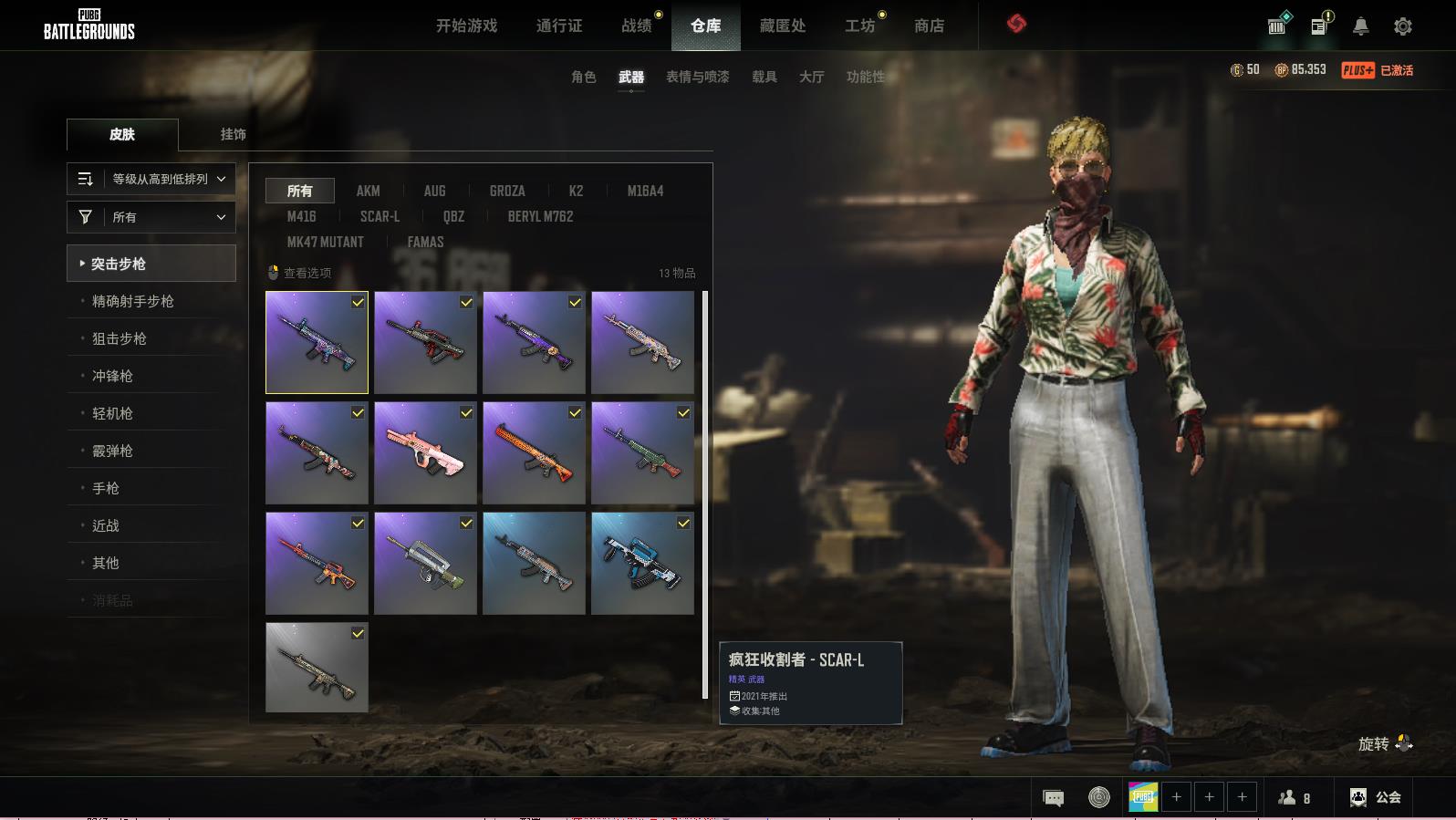Image resolution: width=1456 pixels, height=820 pixels.
Task: Choose the 狙击步枪 sniper rifle category
Action: (x=120, y=338)
